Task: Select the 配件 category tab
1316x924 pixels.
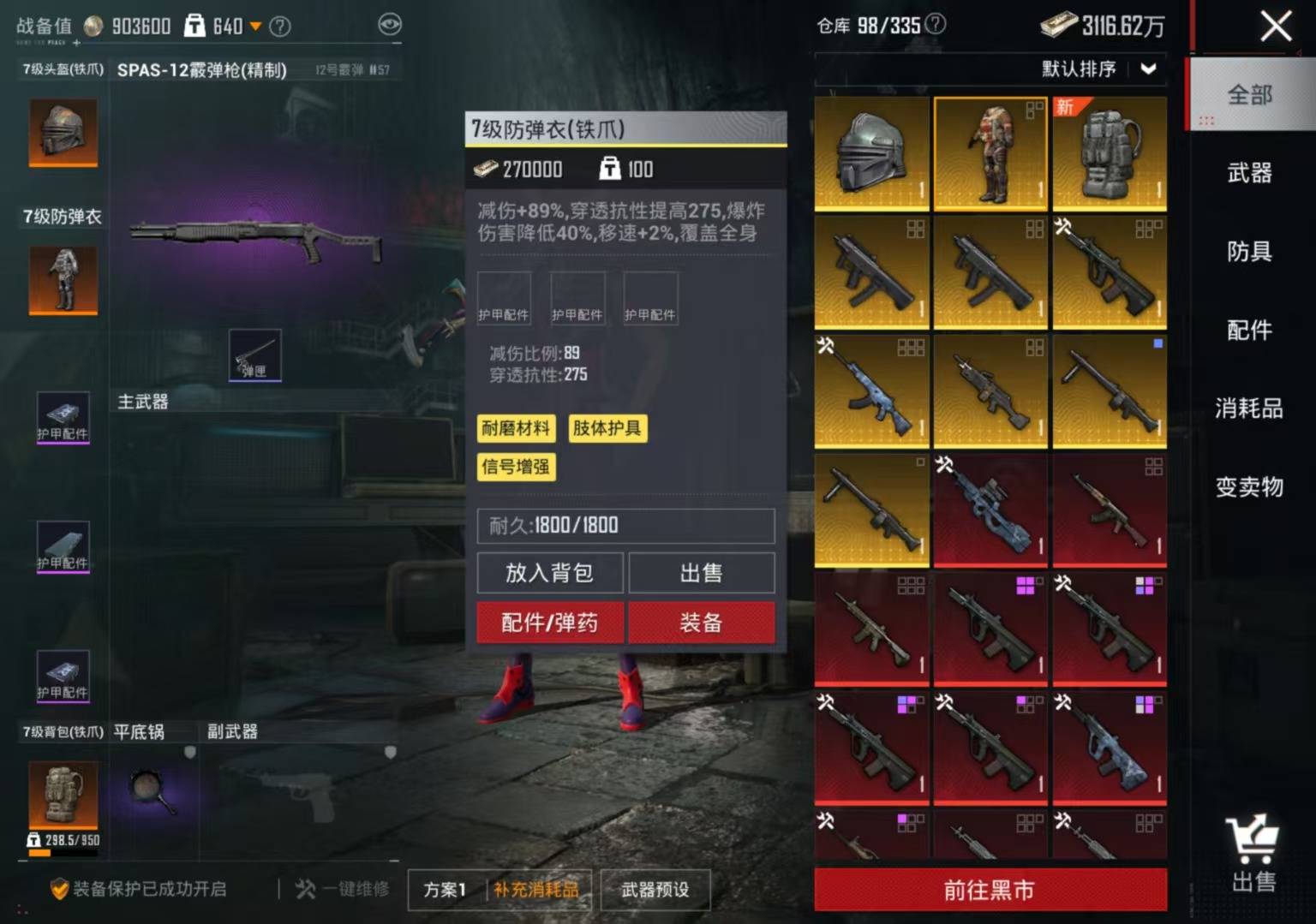Action: pyautogui.click(x=1249, y=330)
